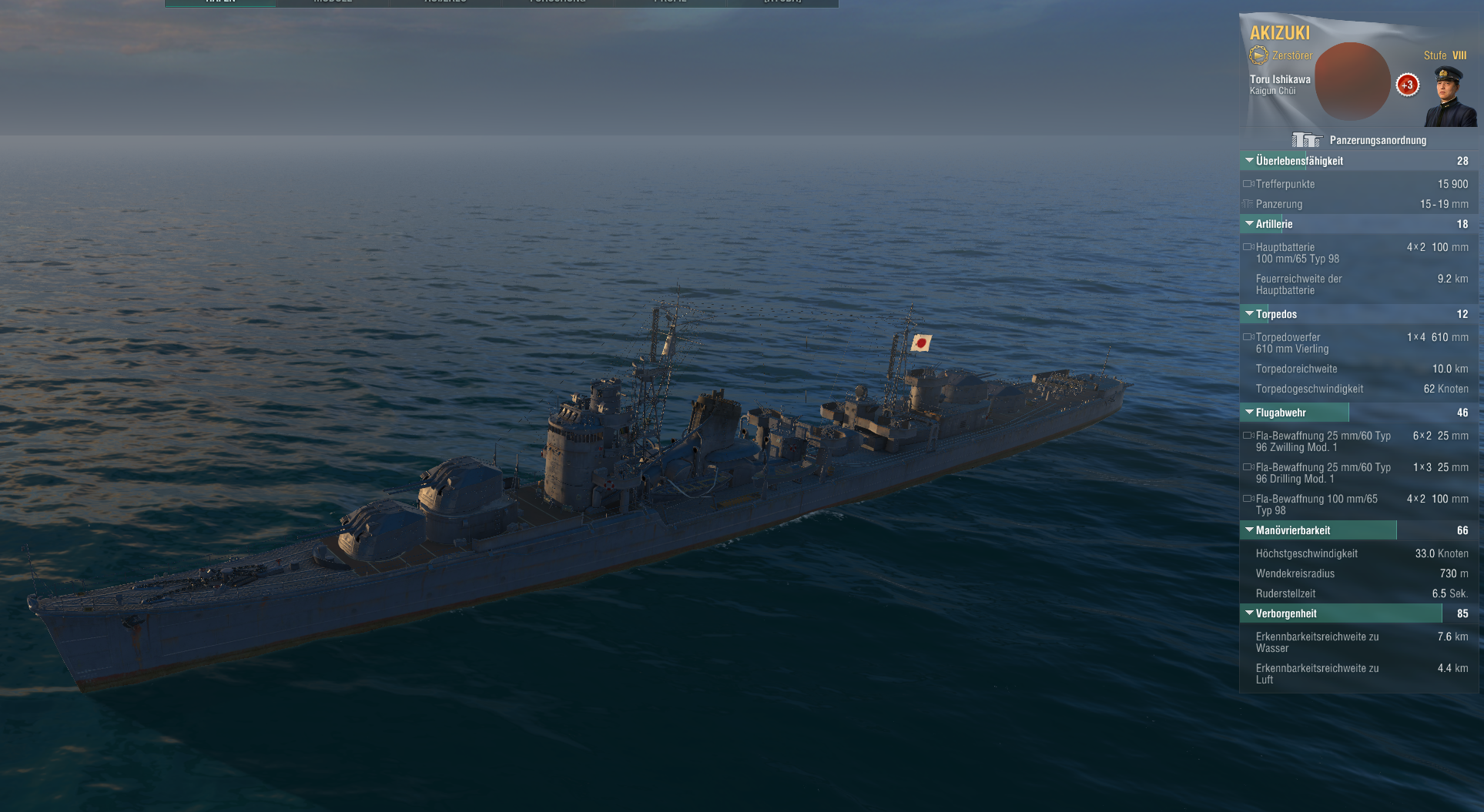Click the red +3 skill points badge
Image resolution: width=1484 pixels, height=812 pixels.
(x=1408, y=85)
